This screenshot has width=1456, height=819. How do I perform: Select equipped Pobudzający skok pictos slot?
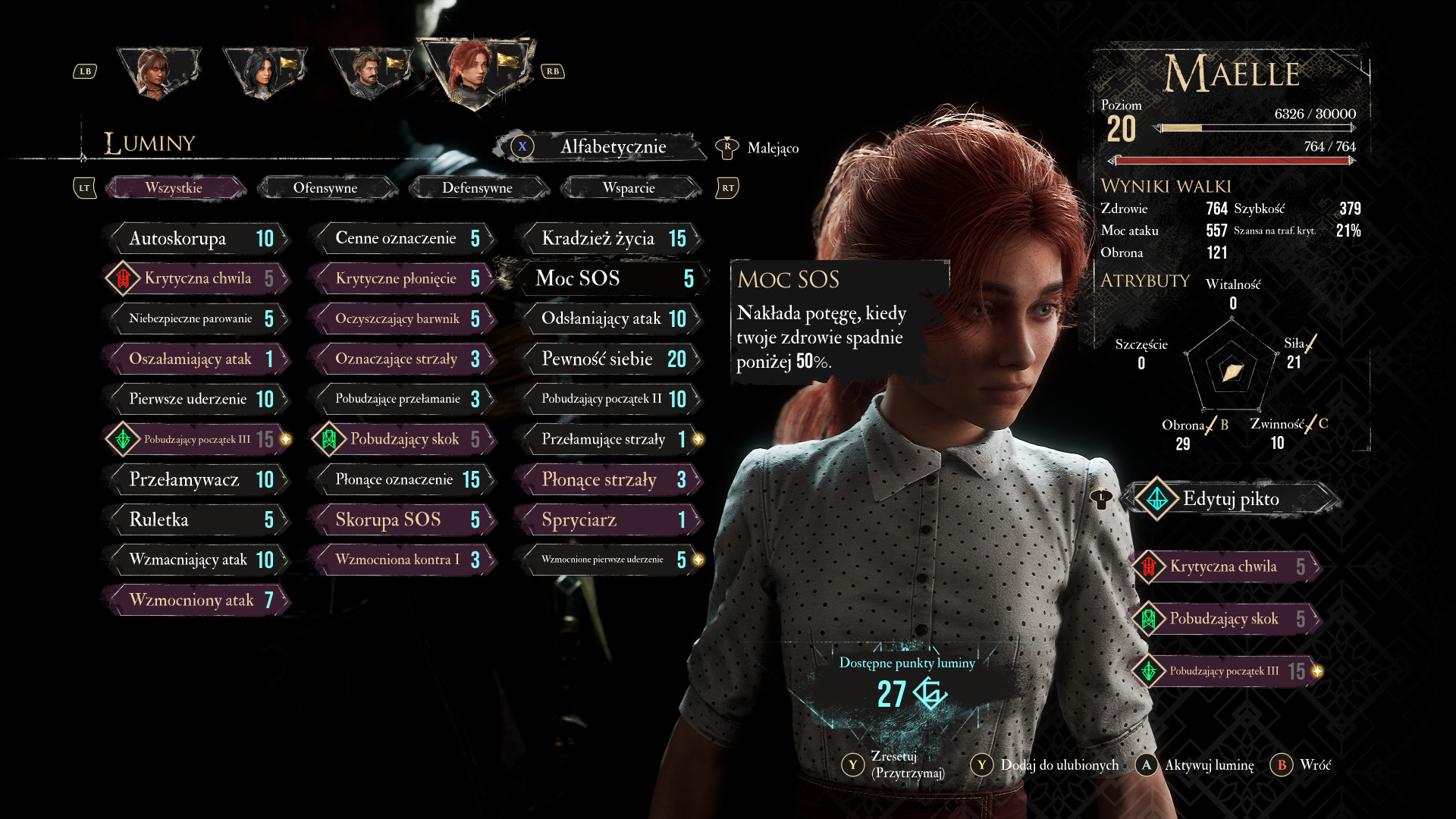tap(1227, 619)
